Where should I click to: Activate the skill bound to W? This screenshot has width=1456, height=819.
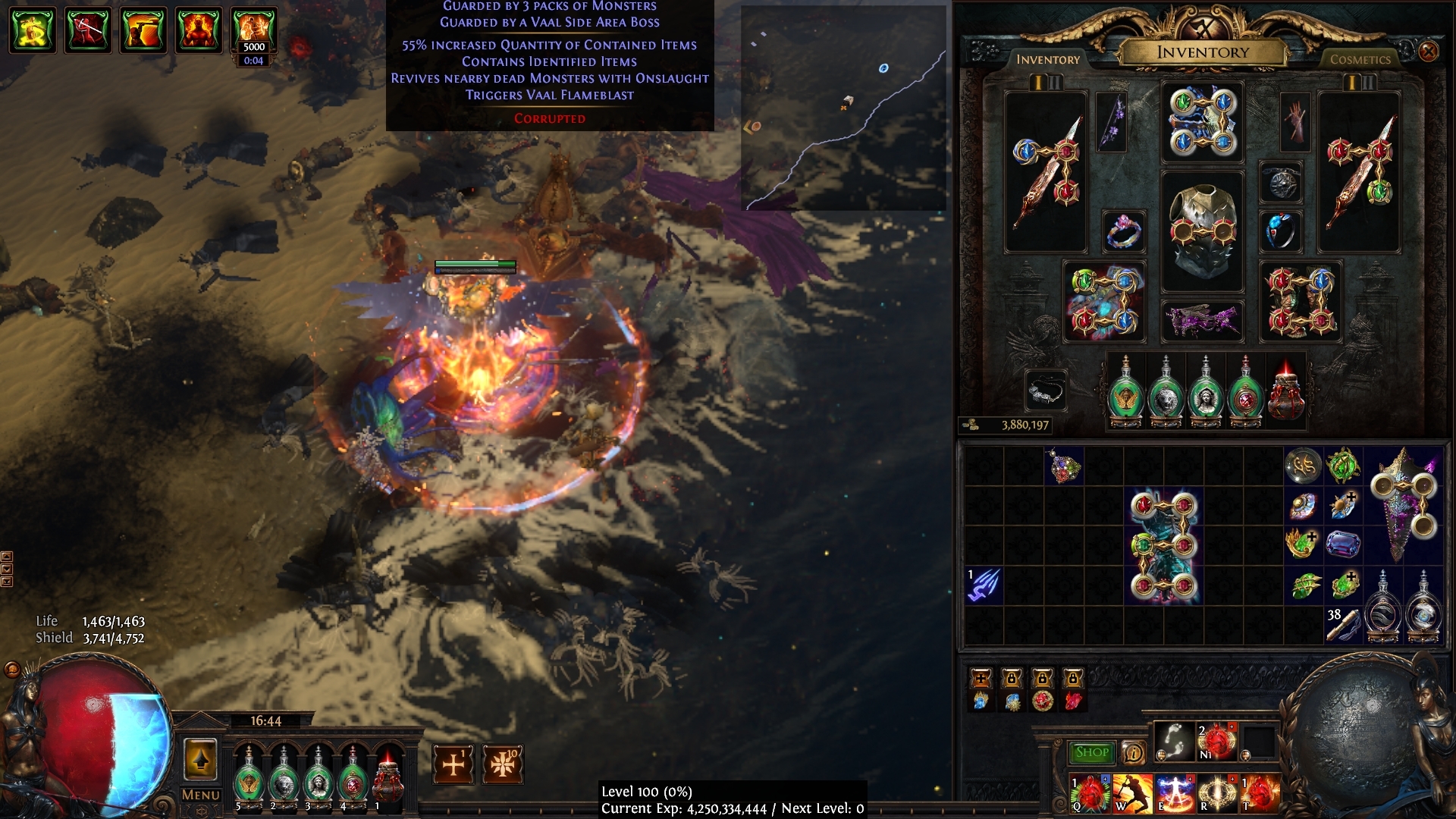coord(1131,793)
